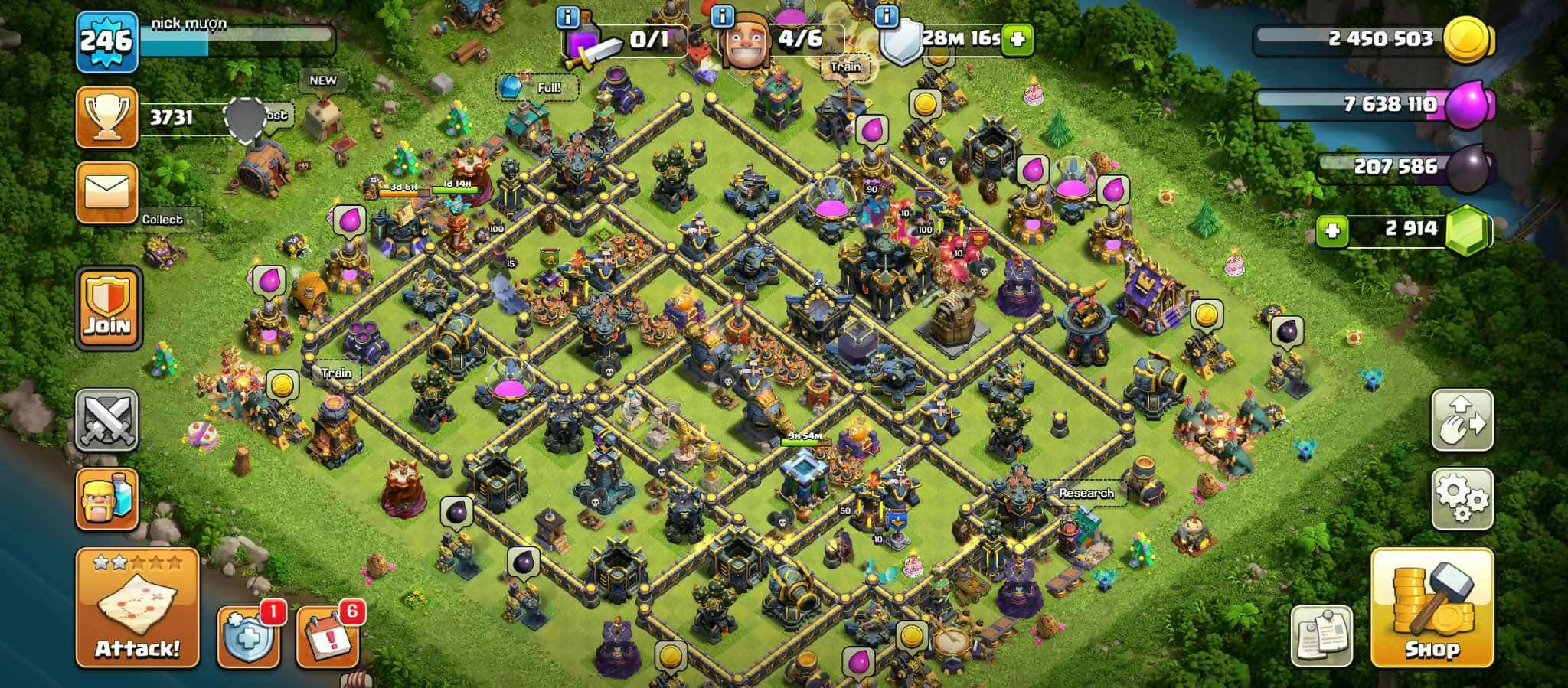Show shield info for 28M 16s timer
This screenshot has height=688, width=1568.
point(886,16)
